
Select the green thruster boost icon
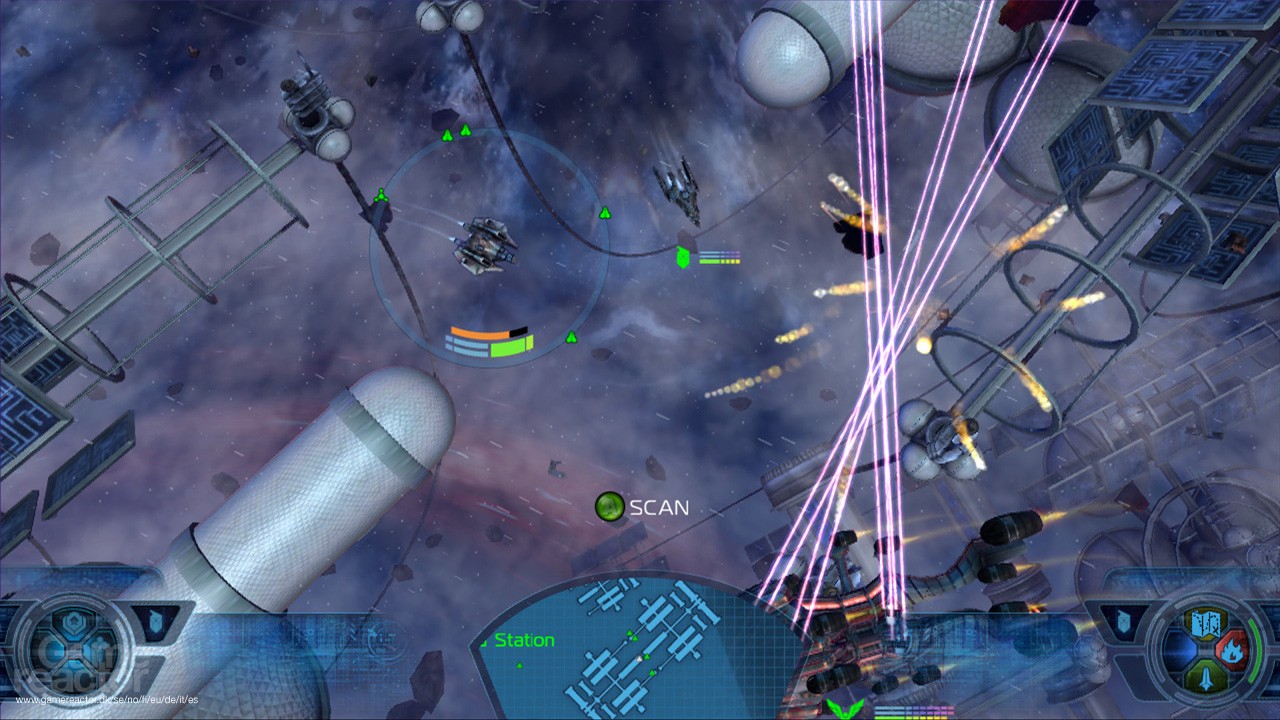pos(1207,676)
